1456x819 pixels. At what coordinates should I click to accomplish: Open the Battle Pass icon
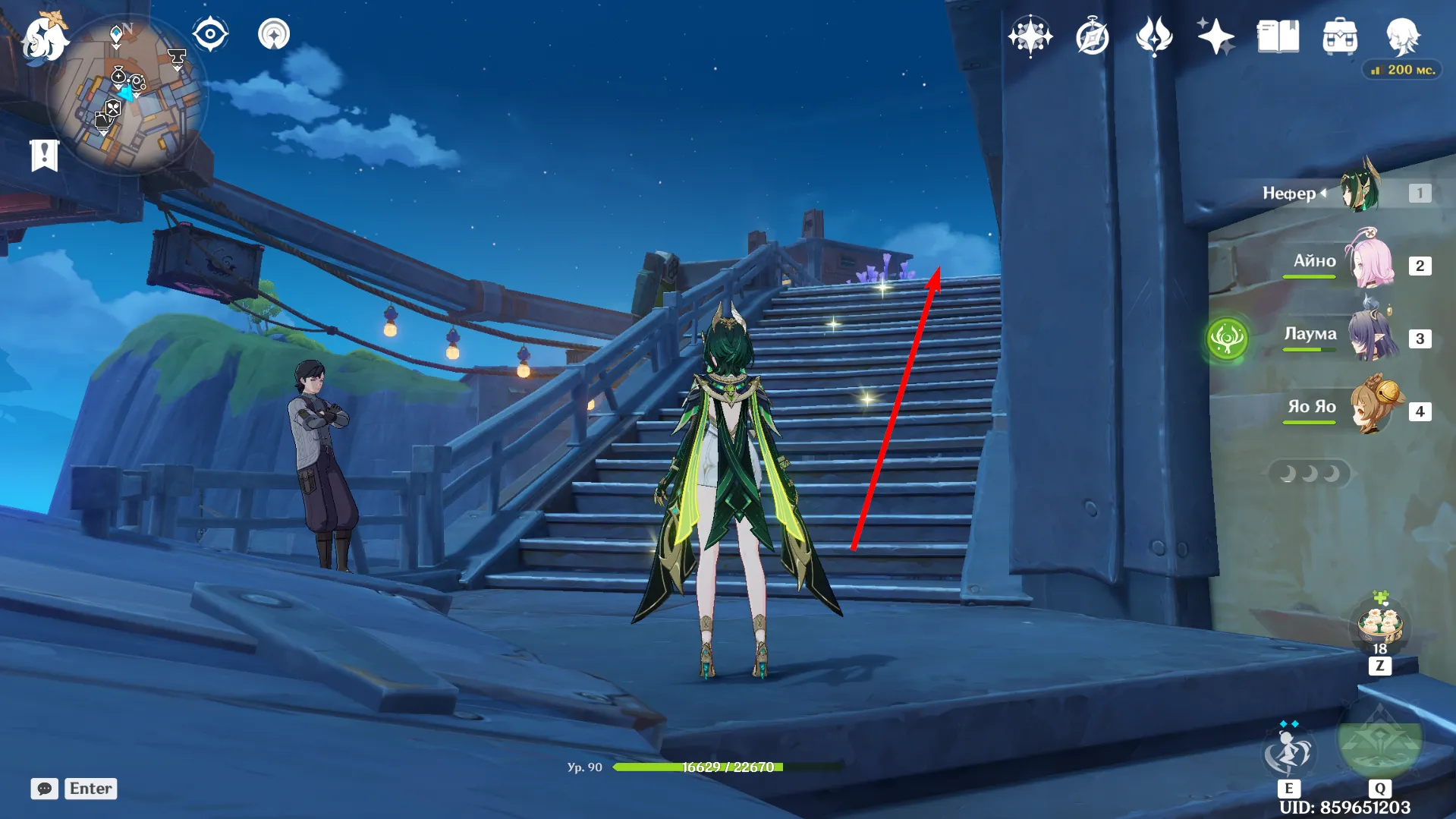(1154, 36)
